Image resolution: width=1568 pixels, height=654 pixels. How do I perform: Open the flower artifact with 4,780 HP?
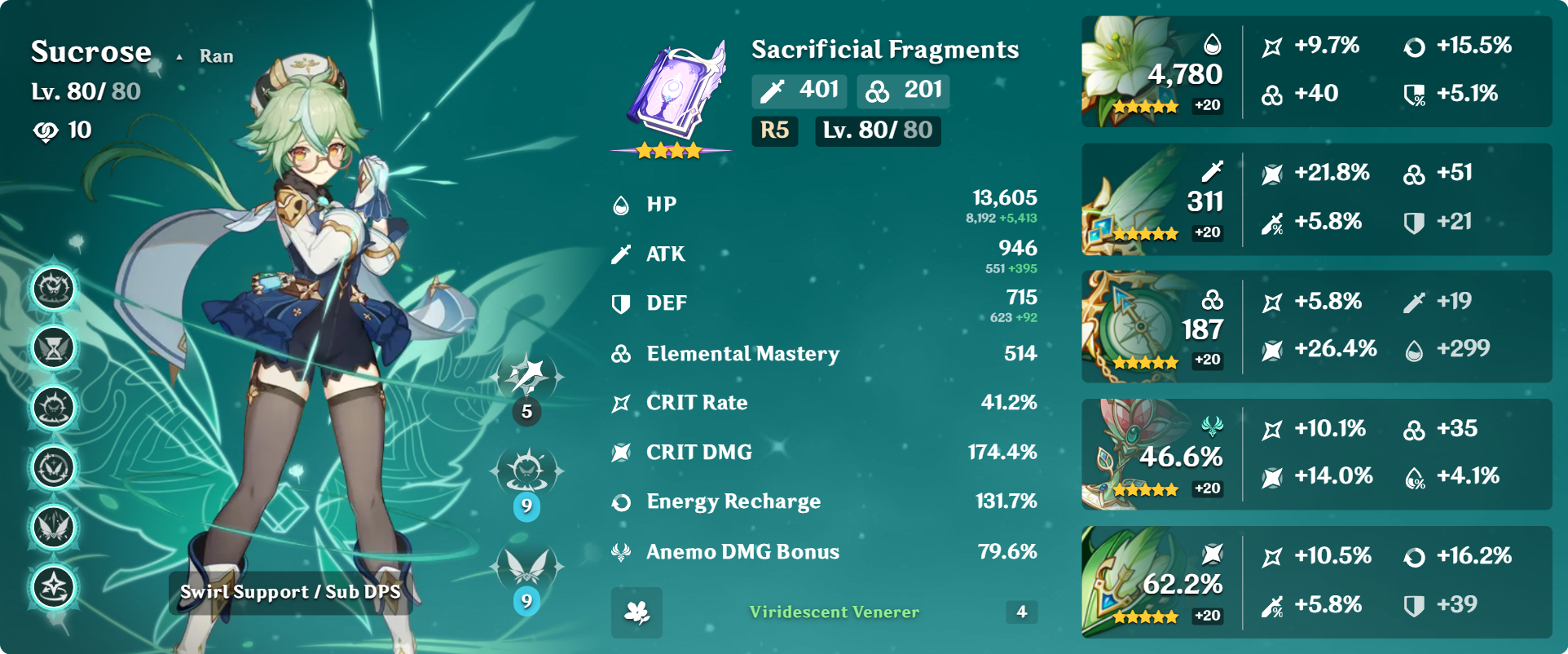tap(1133, 71)
